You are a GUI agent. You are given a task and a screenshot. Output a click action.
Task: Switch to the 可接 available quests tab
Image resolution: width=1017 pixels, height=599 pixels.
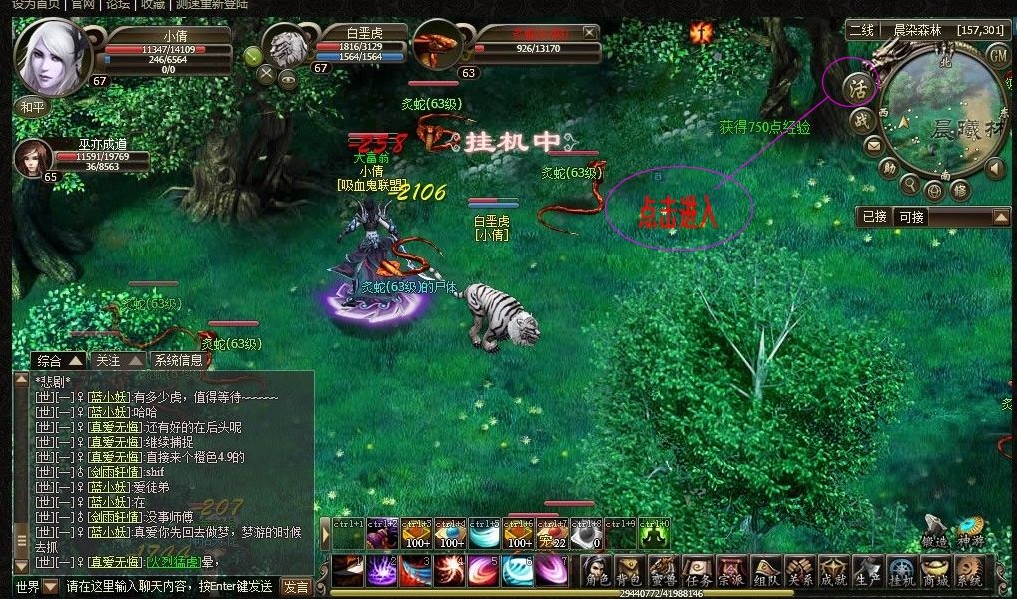tap(910, 217)
